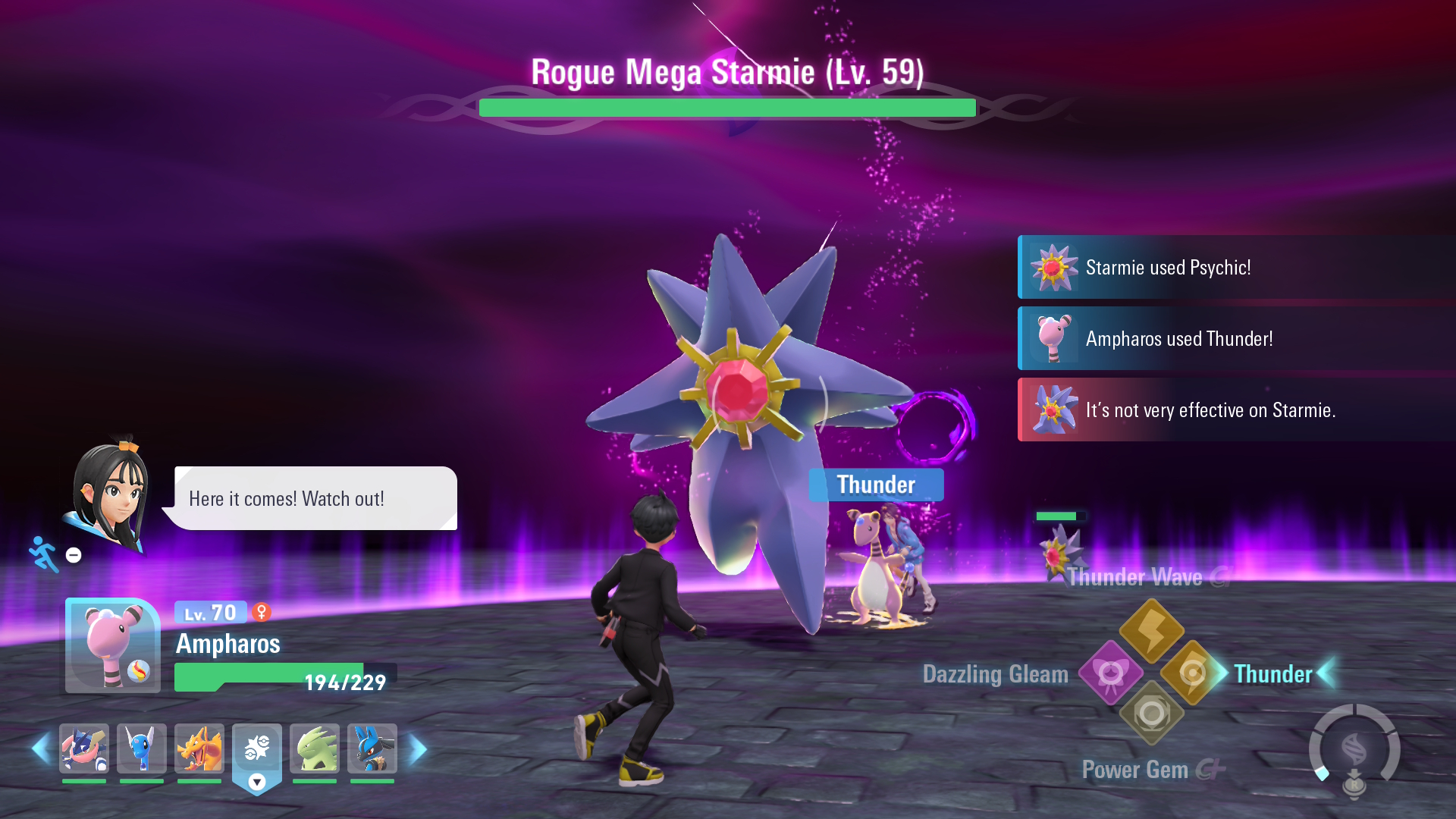Use the Thunder Wave move
The width and height of the screenshot is (1456, 819).
click(1152, 630)
